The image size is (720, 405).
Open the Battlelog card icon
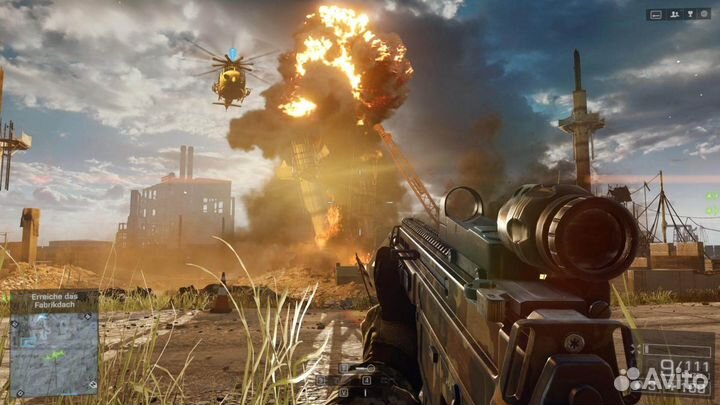[x=658, y=14]
